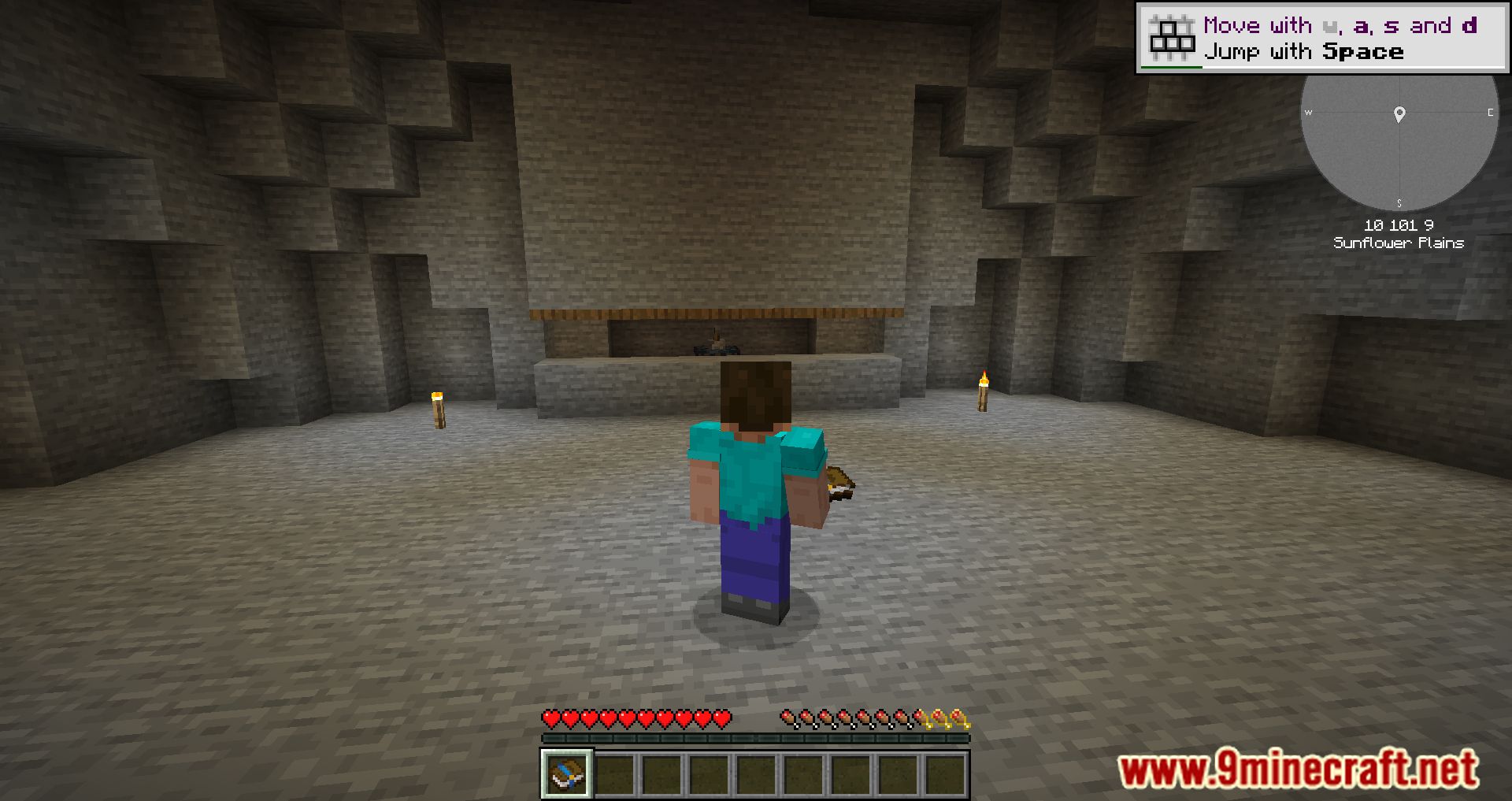Select the knowledge book in the first hotbar slot
Image resolution: width=1512 pixels, height=801 pixels.
[566, 773]
